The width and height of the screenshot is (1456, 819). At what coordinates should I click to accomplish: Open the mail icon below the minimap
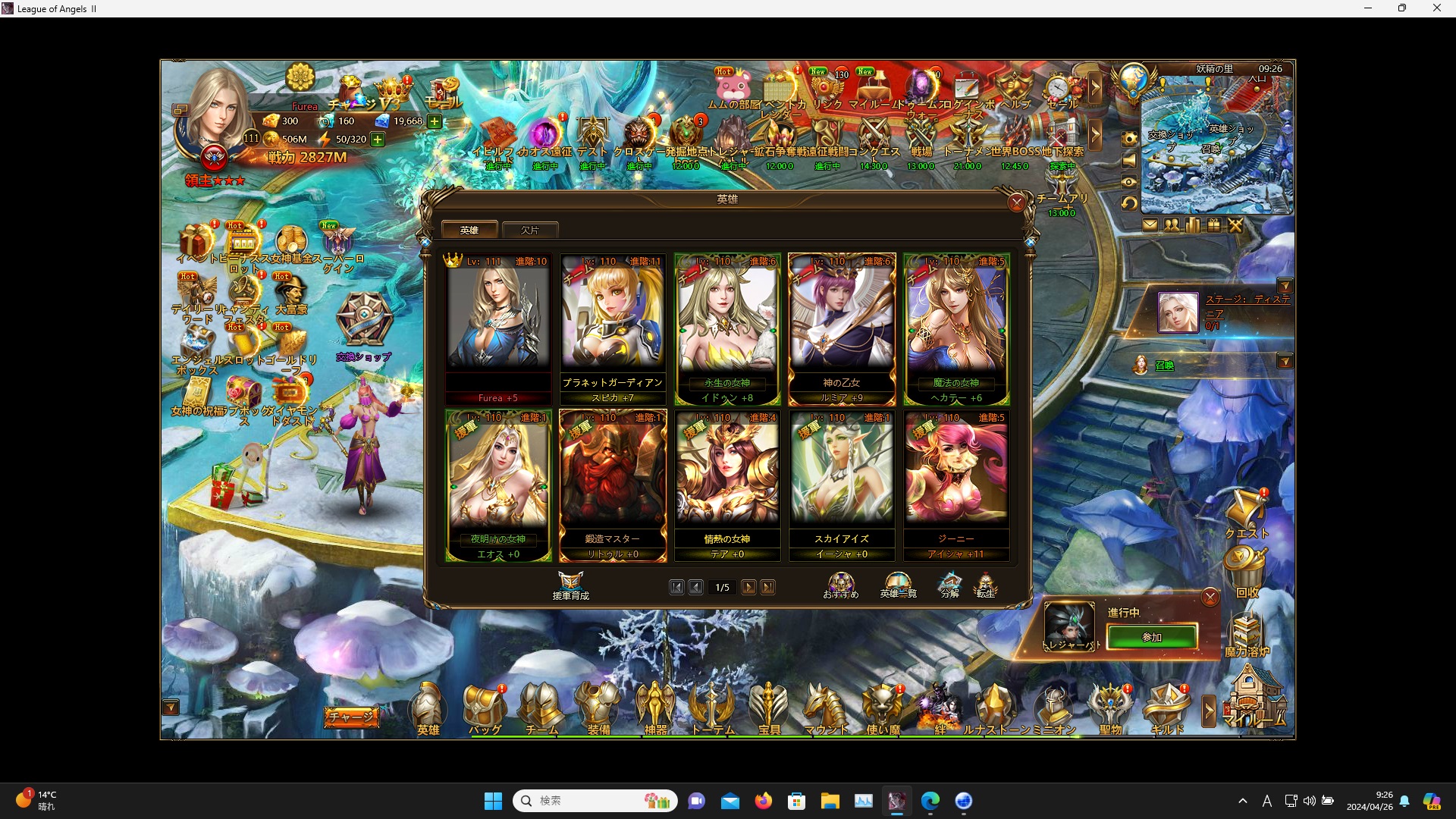pyautogui.click(x=1151, y=224)
